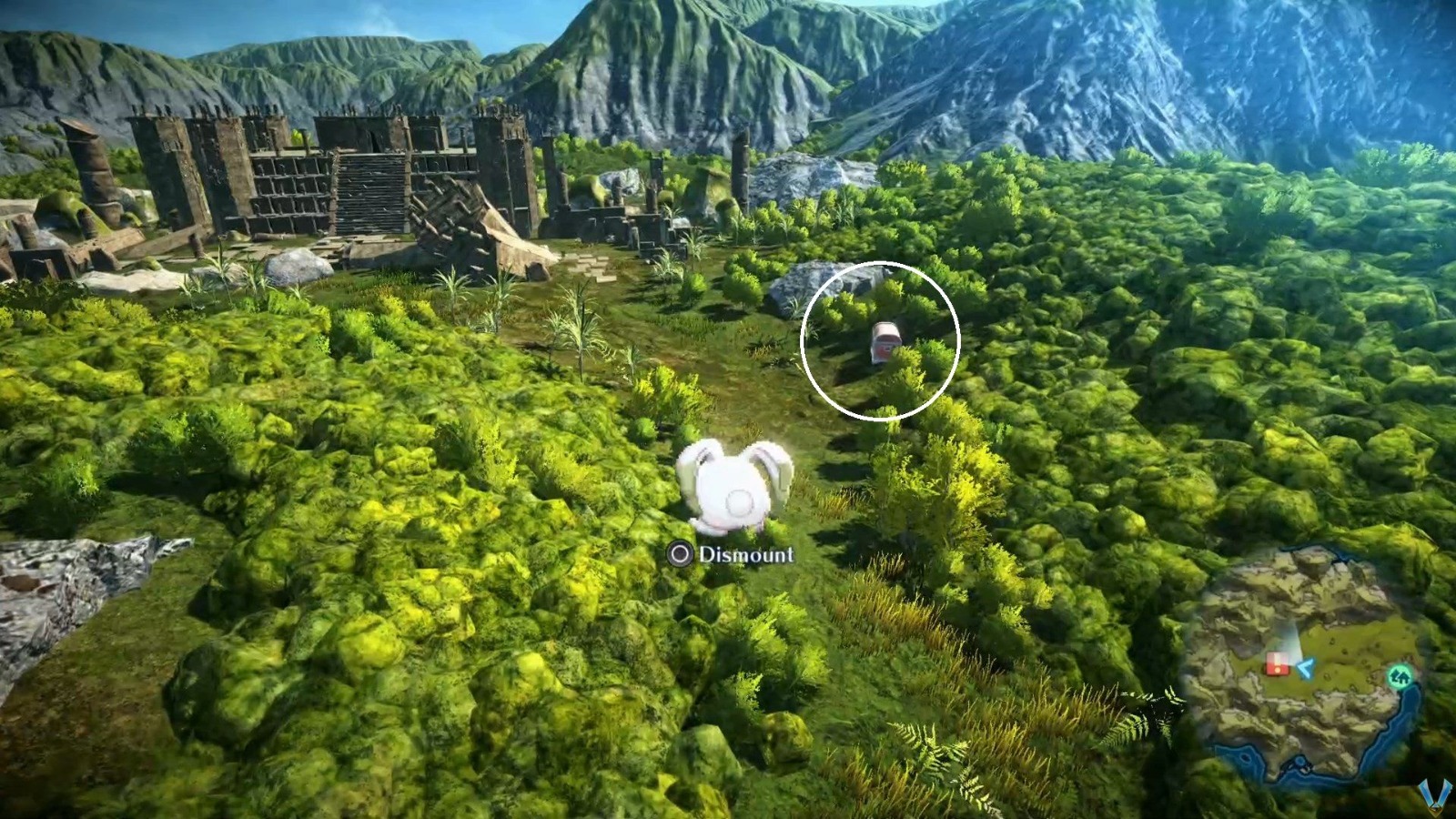Click the white highlight circle around the chest
Viewport: 1456px width, 819px height.
point(882,344)
